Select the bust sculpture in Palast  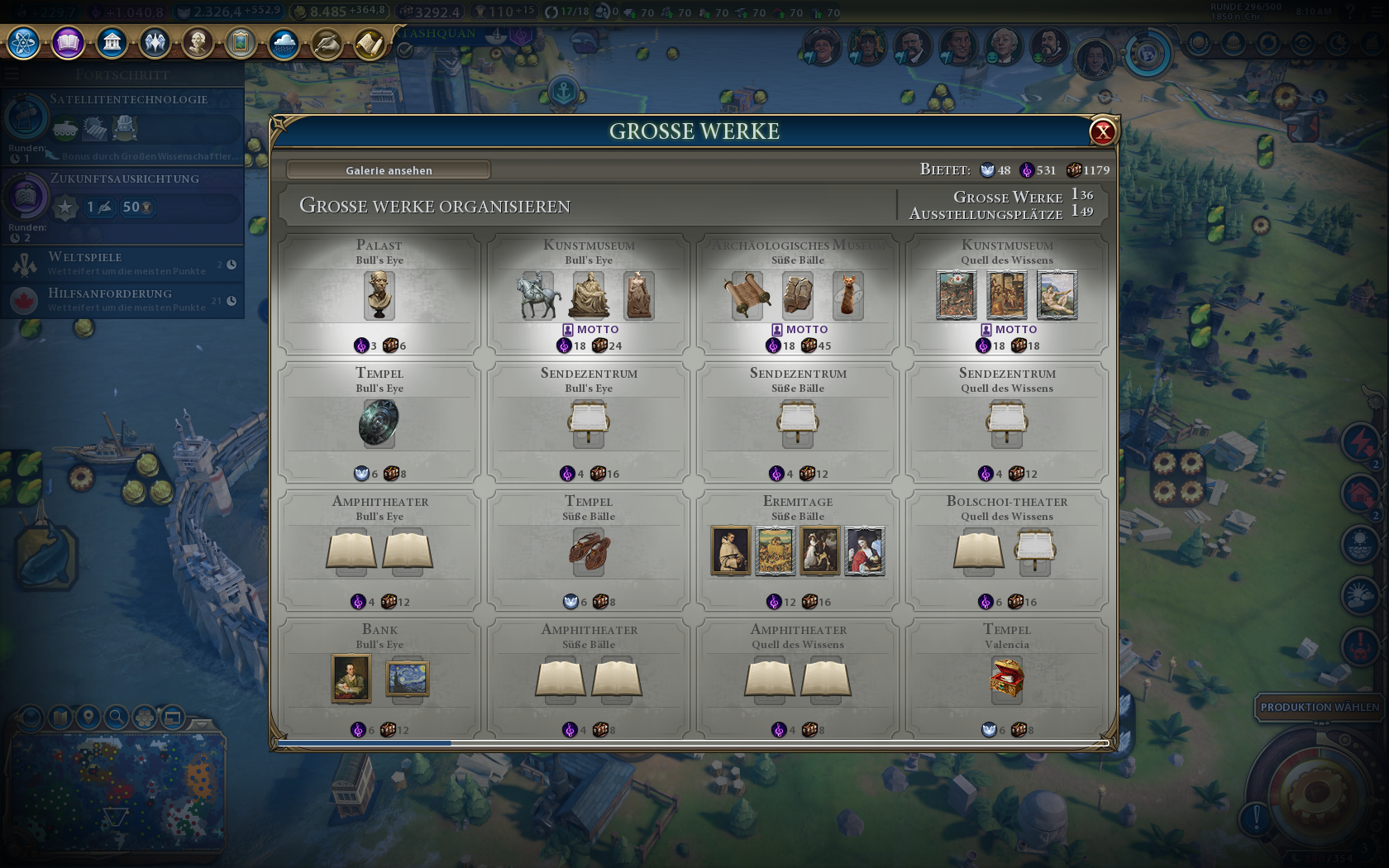point(379,295)
